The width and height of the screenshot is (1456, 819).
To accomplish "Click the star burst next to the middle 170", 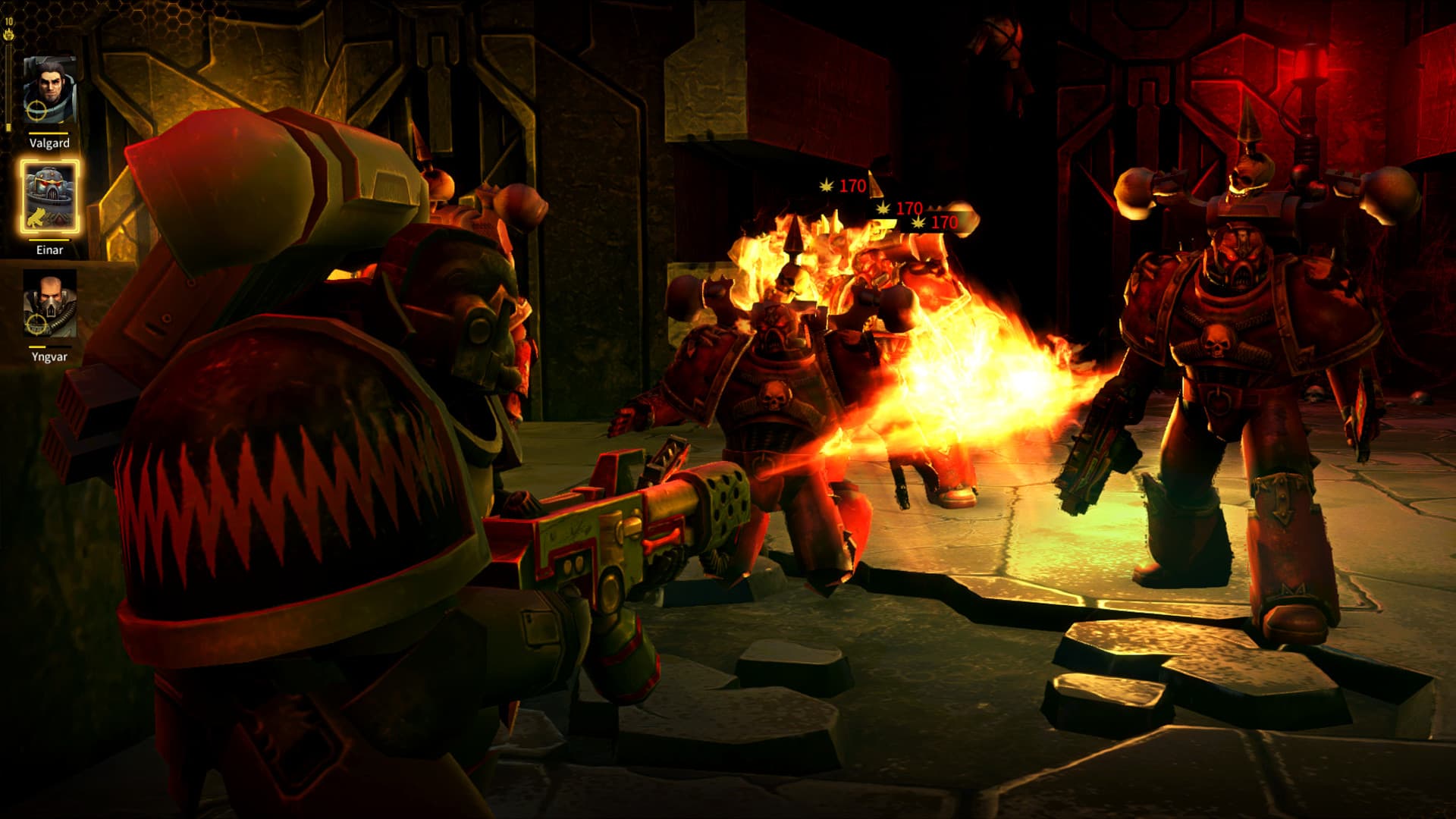I will coord(883,209).
